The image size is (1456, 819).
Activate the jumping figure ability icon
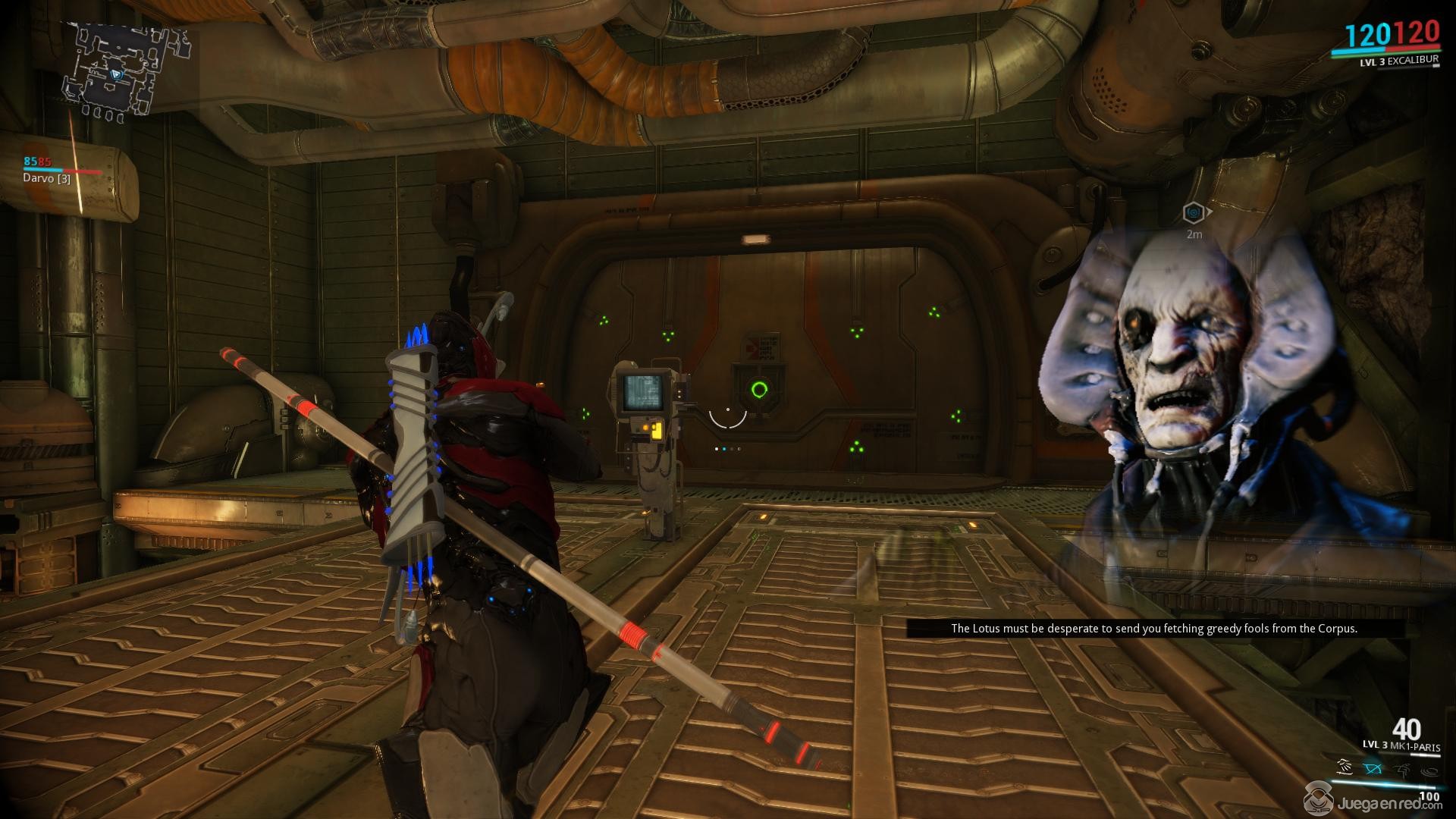tap(1401, 769)
